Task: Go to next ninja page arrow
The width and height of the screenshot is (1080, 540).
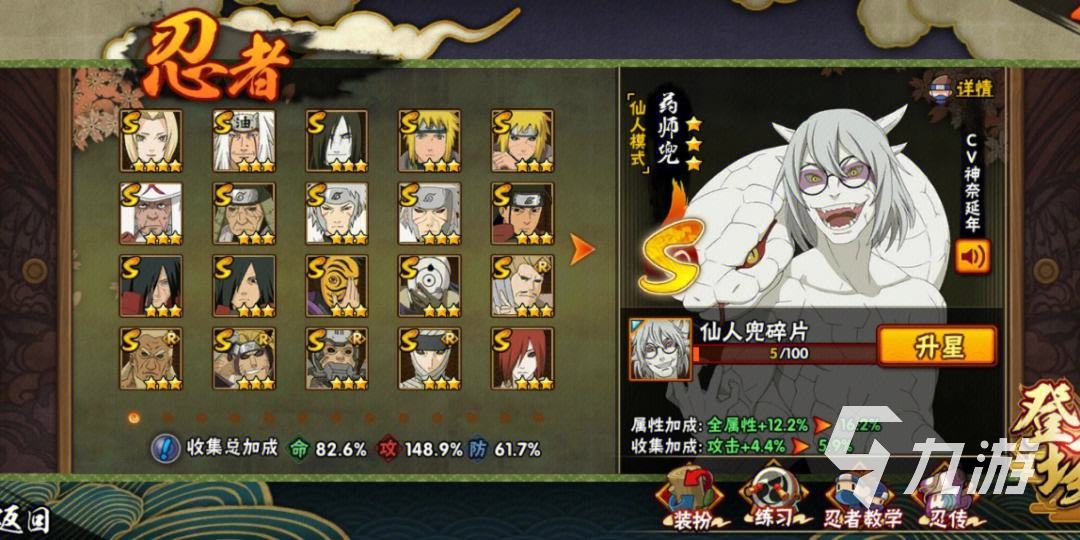Action: point(582,249)
